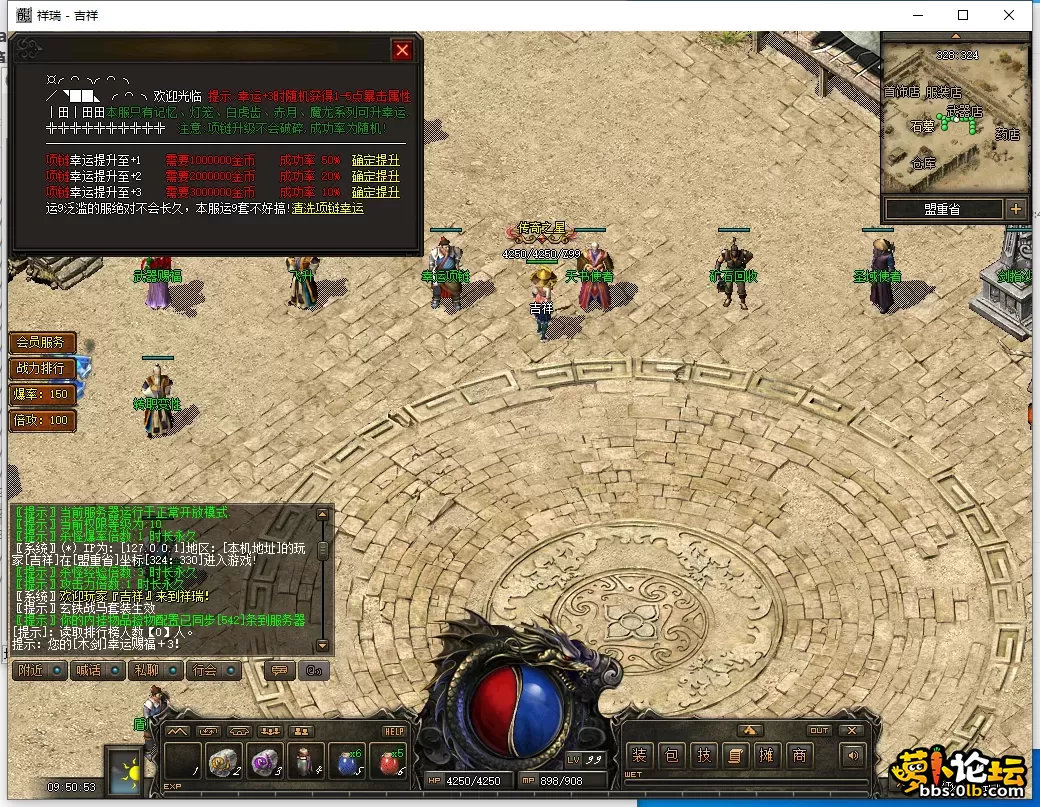Show the 战力排行 power ranking
Viewport: 1040px width, 807px height.
click(41, 368)
